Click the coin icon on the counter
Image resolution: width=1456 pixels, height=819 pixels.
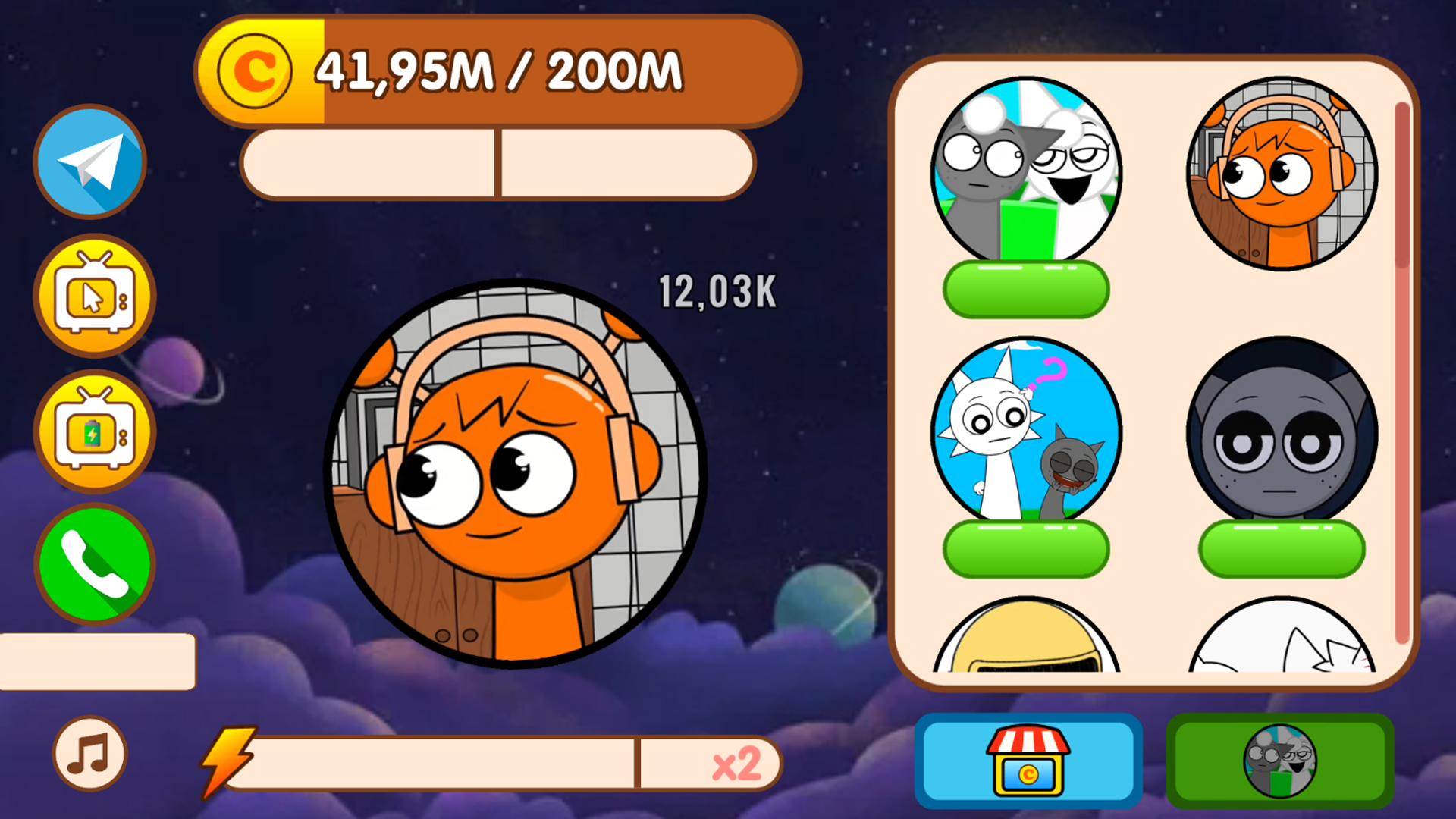pyautogui.click(x=256, y=71)
